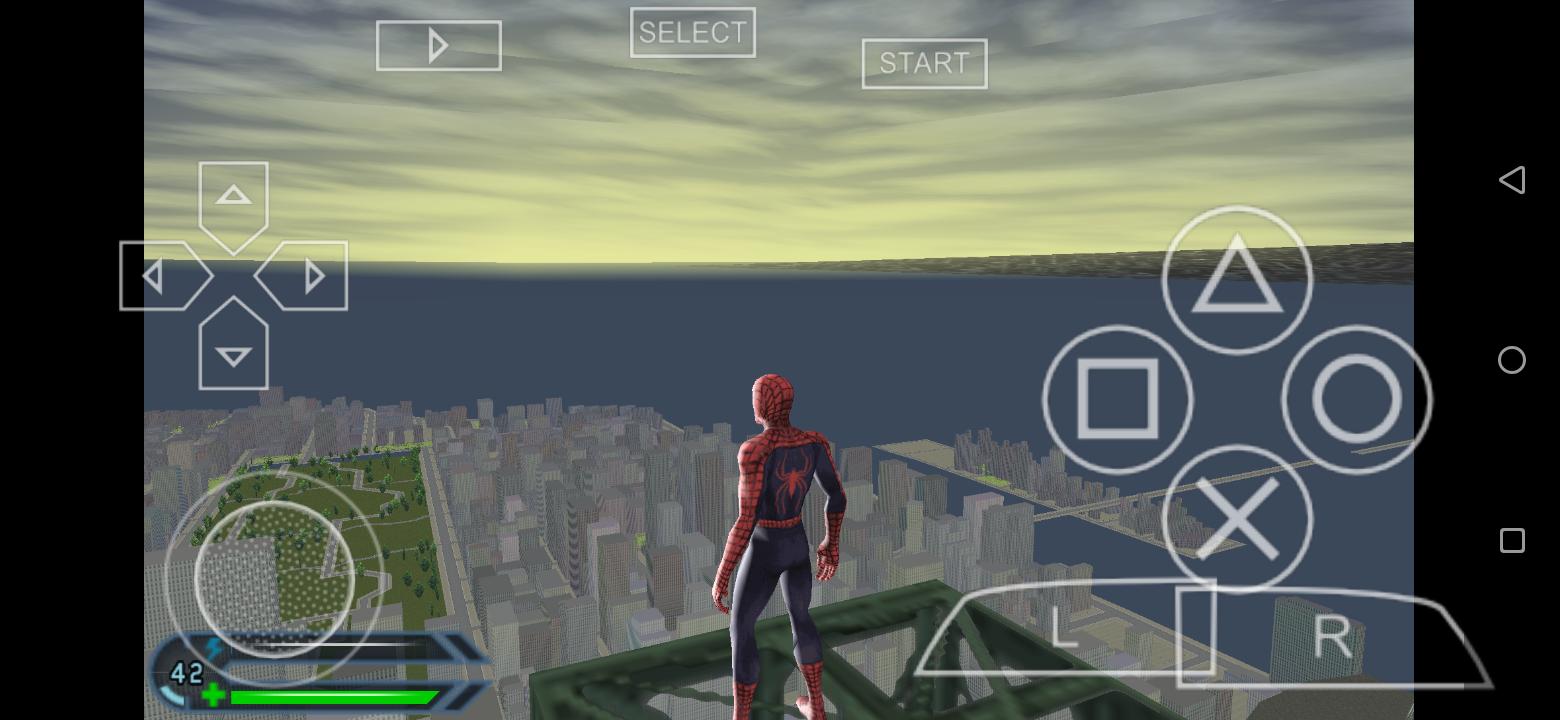Tap the SELECT touch button
This screenshot has width=1560, height=720.
692,33
